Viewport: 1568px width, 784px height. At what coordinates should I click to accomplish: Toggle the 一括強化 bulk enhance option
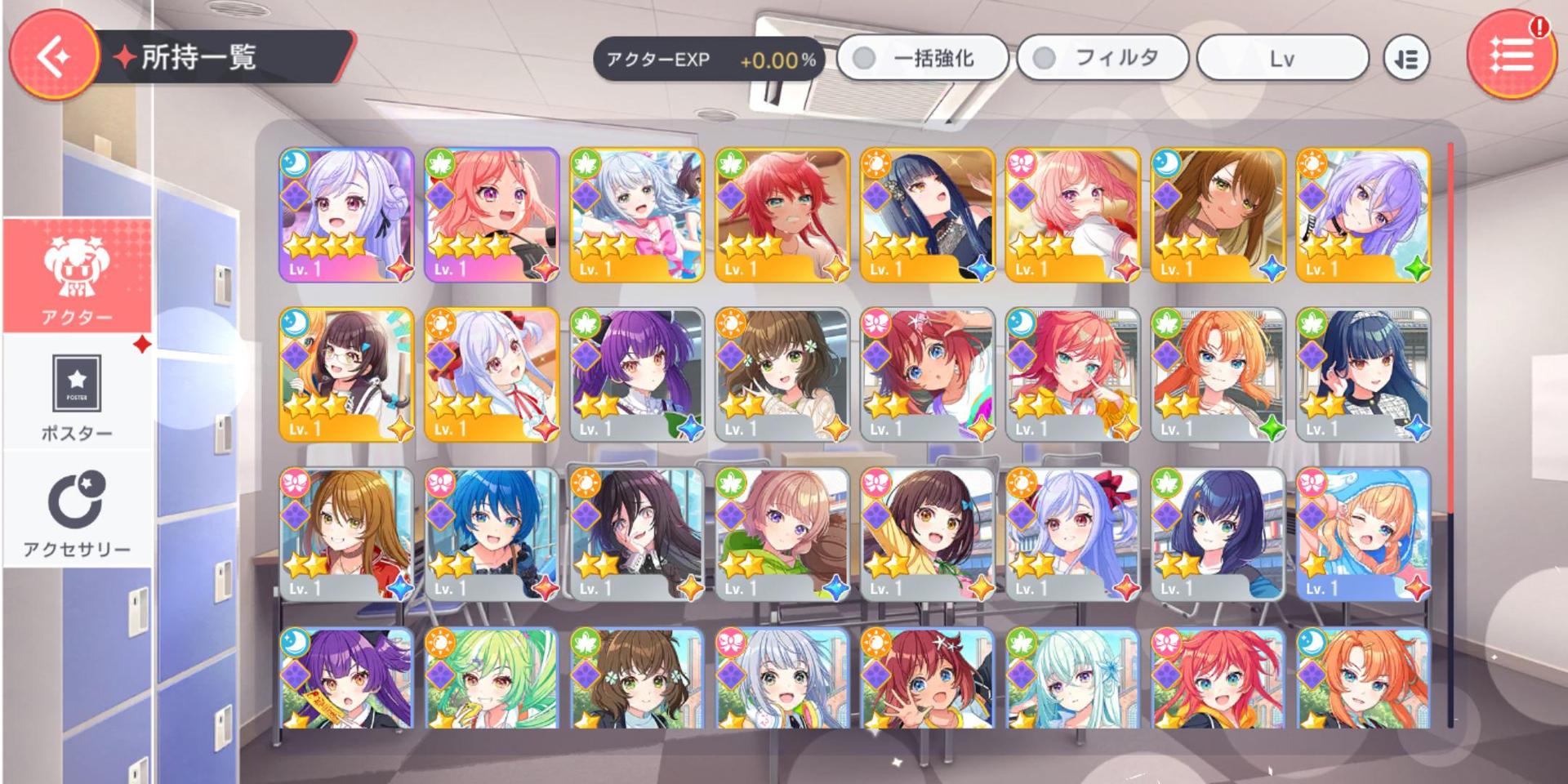pyautogui.click(x=922, y=58)
